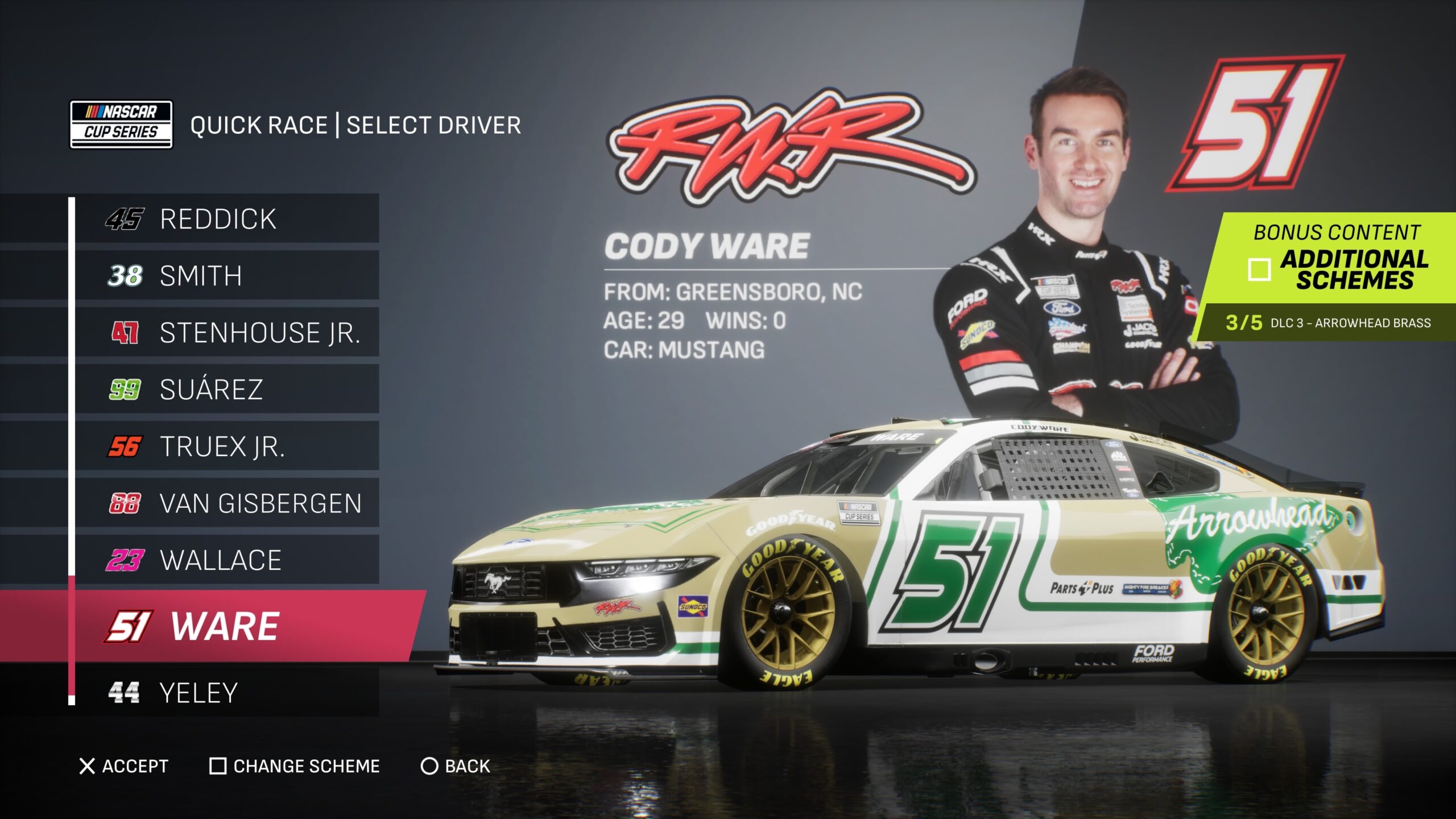Choose Truex Jr. number 56
Viewport: 1456px width, 819px height.
(x=227, y=446)
